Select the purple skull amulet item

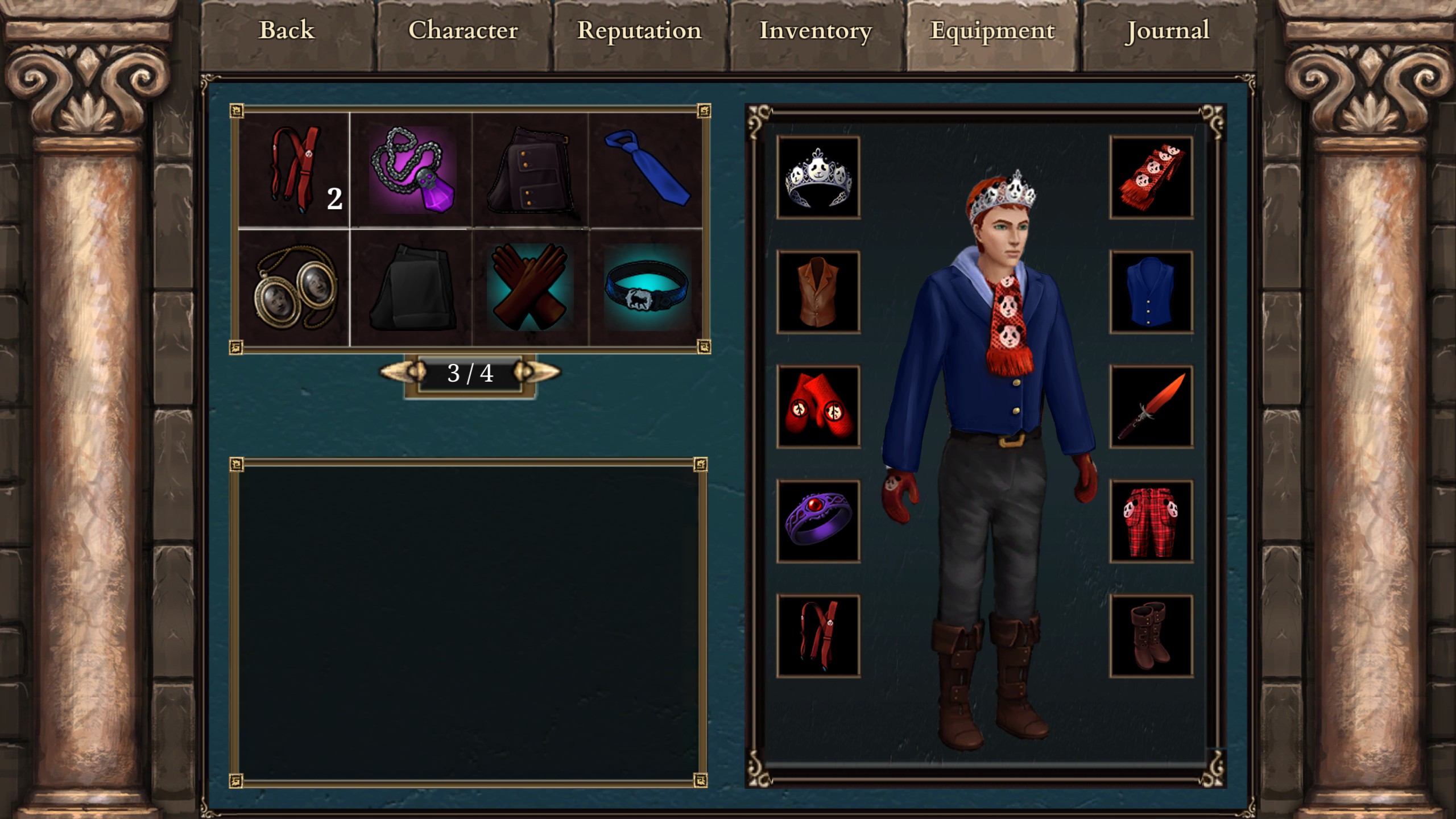(412, 170)
